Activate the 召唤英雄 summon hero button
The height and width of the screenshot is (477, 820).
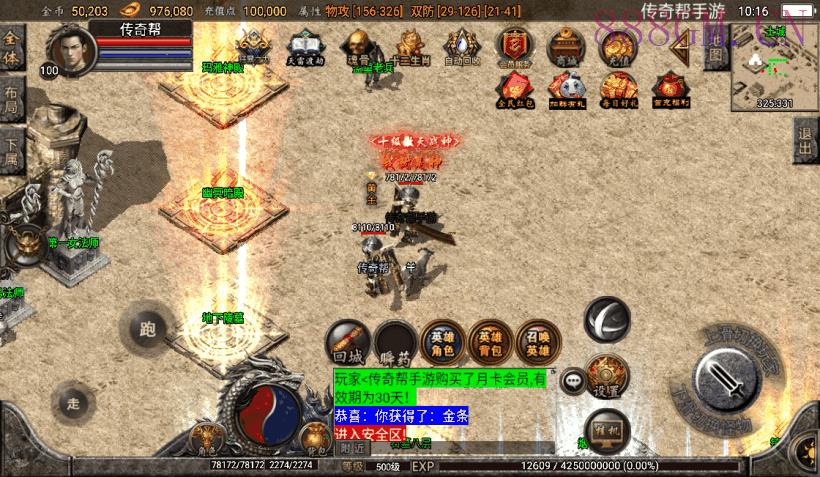538,342
